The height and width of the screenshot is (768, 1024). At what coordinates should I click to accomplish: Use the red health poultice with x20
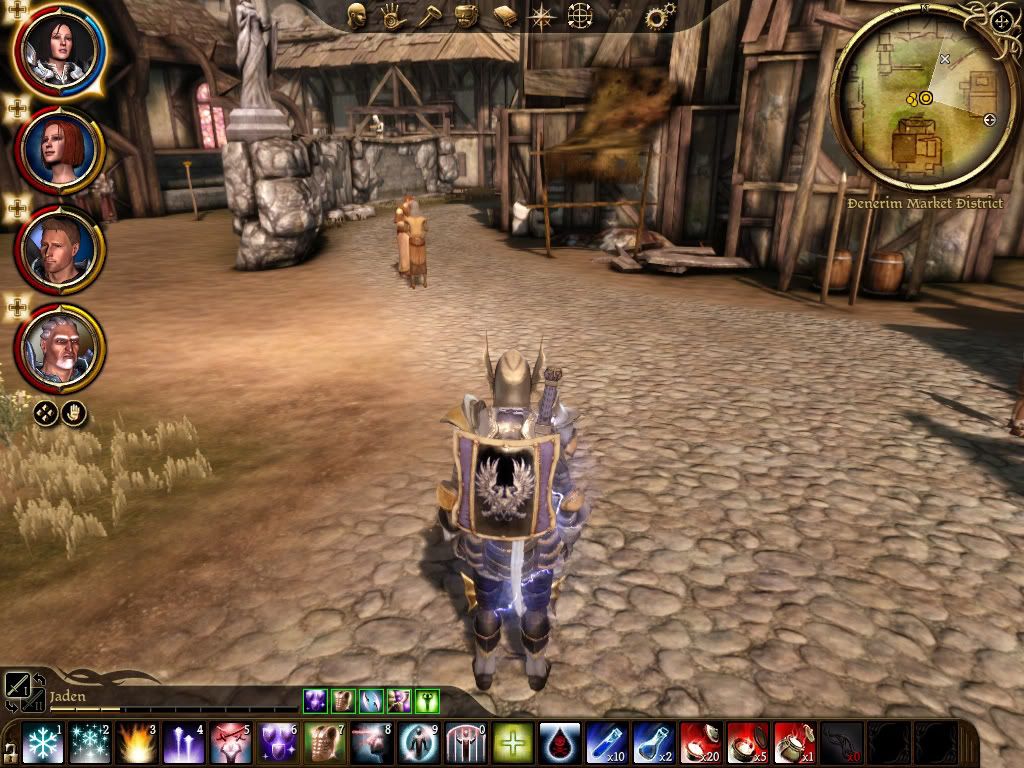pos(701,743)
